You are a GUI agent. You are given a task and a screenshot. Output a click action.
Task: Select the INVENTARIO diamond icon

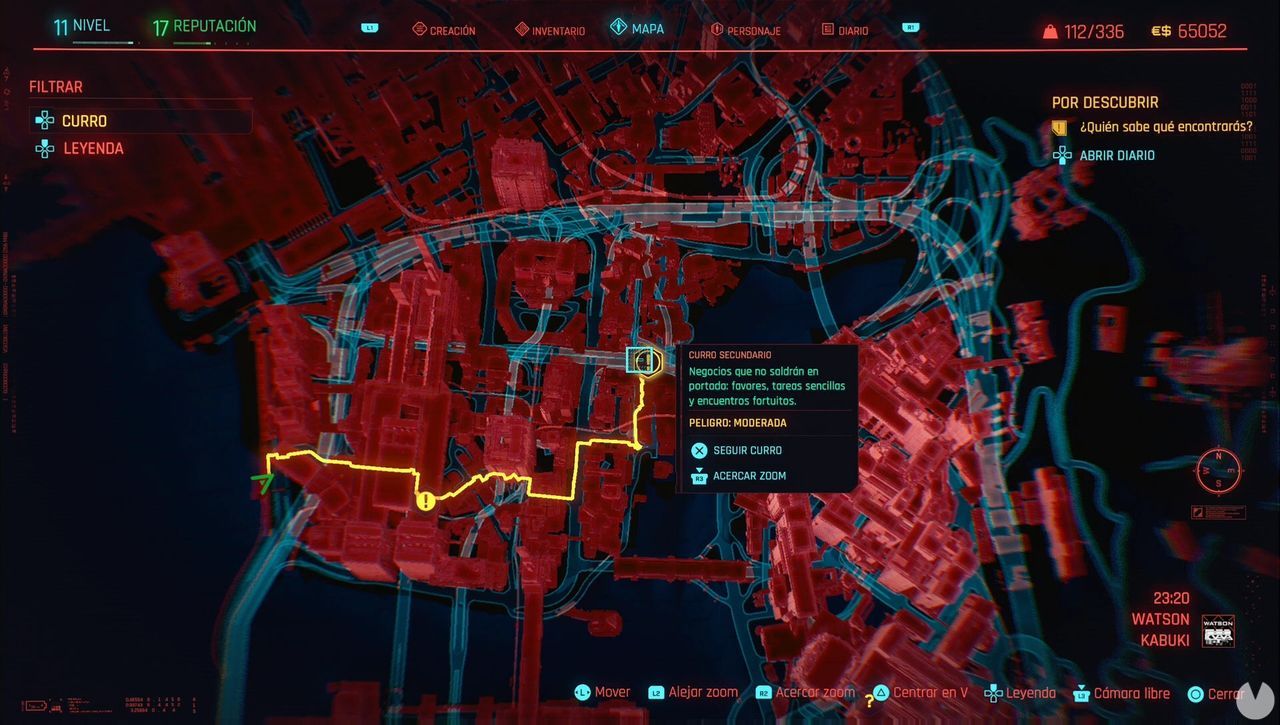(x=520, y=29)
